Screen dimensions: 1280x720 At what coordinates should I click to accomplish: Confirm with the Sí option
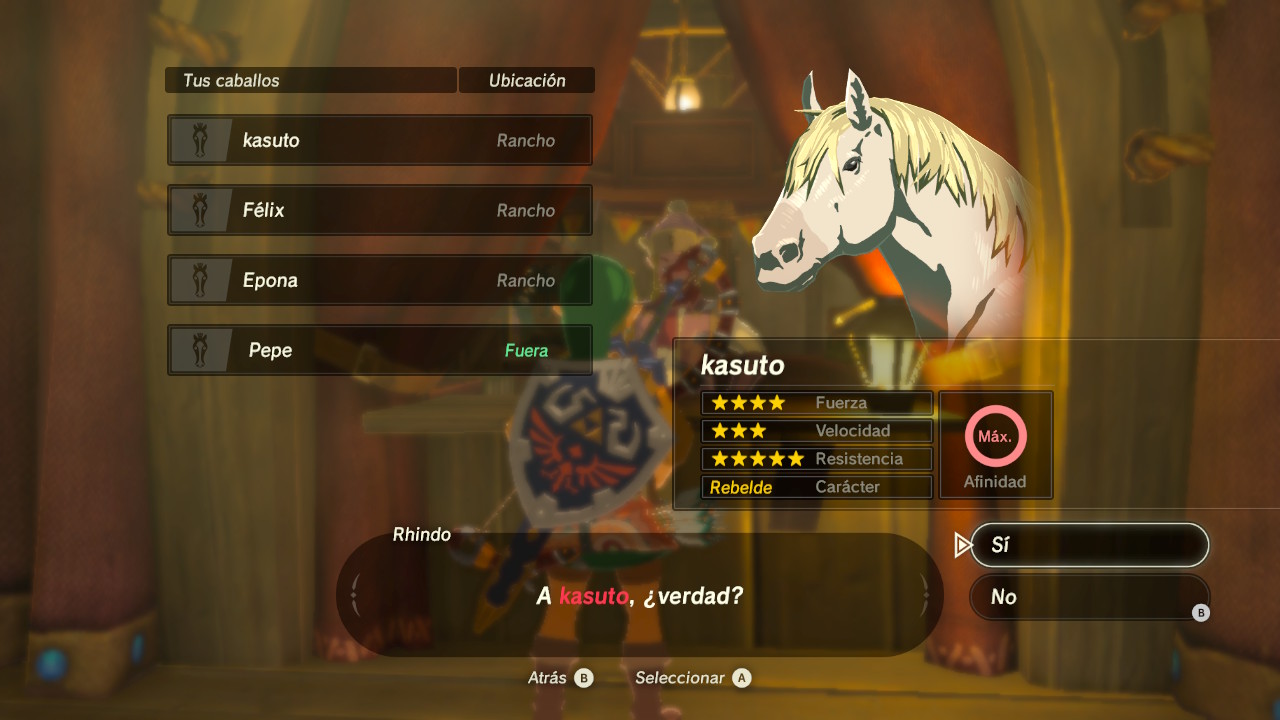[1089, 545]
